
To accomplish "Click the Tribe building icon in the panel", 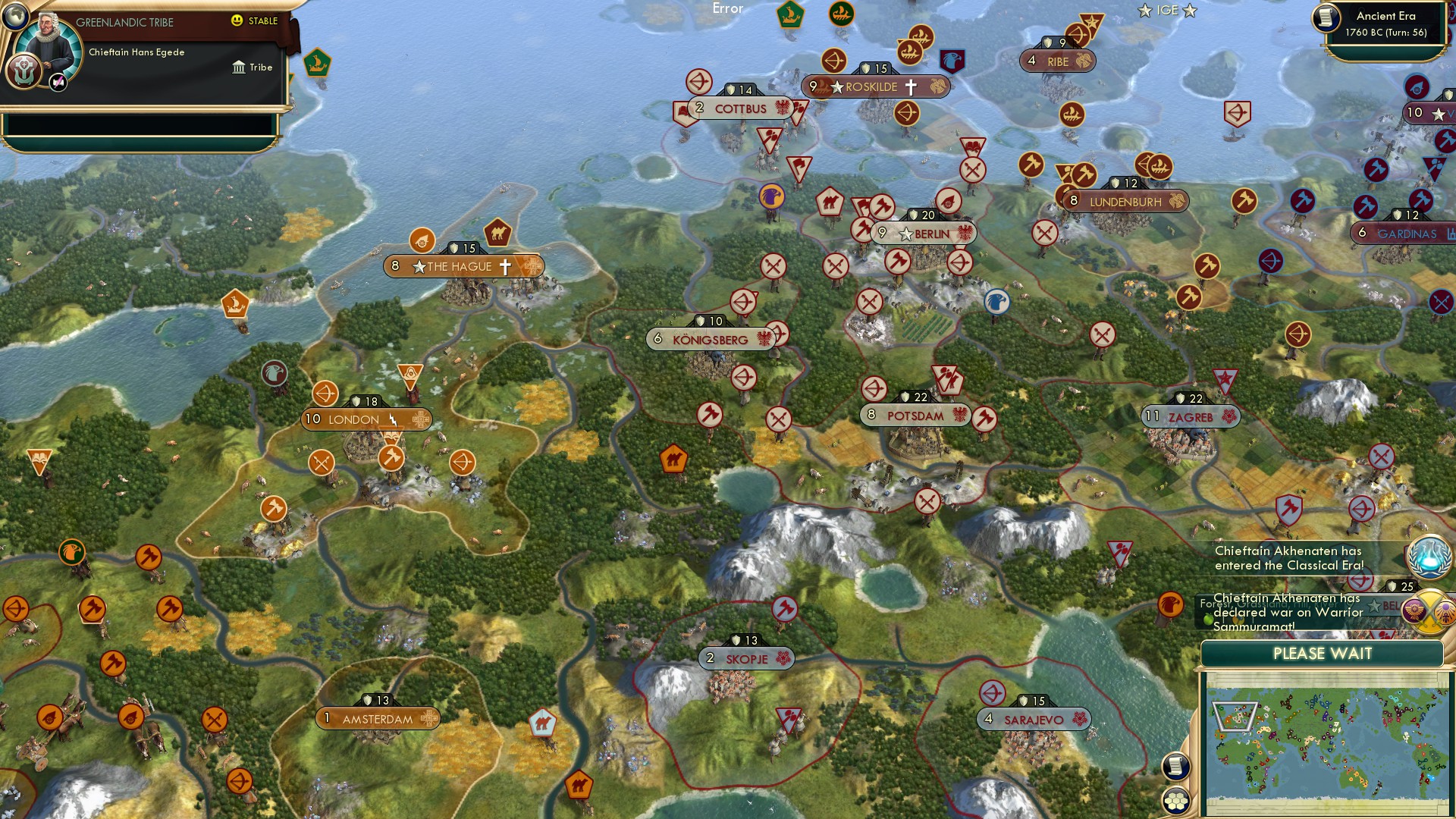I will 237,67.
